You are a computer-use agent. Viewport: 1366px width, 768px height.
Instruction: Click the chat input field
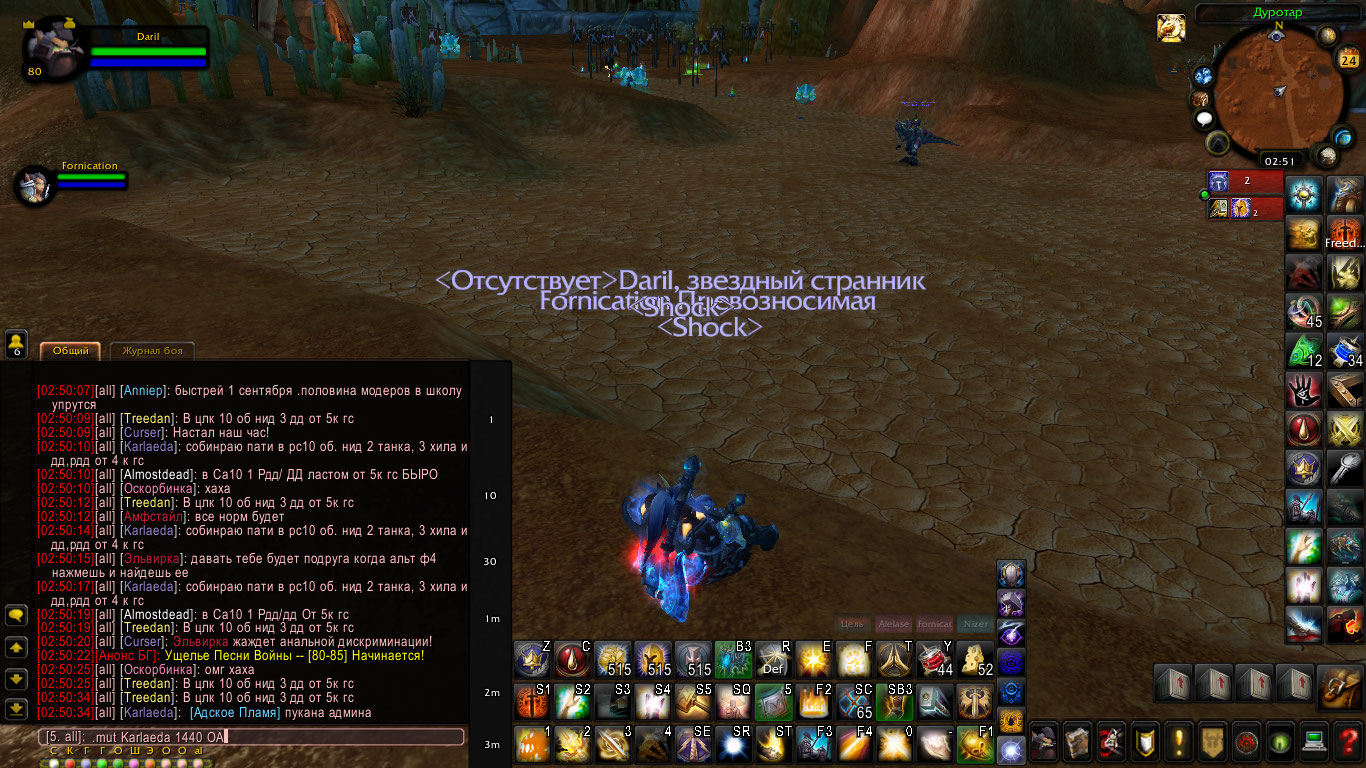tap(250, 737)
